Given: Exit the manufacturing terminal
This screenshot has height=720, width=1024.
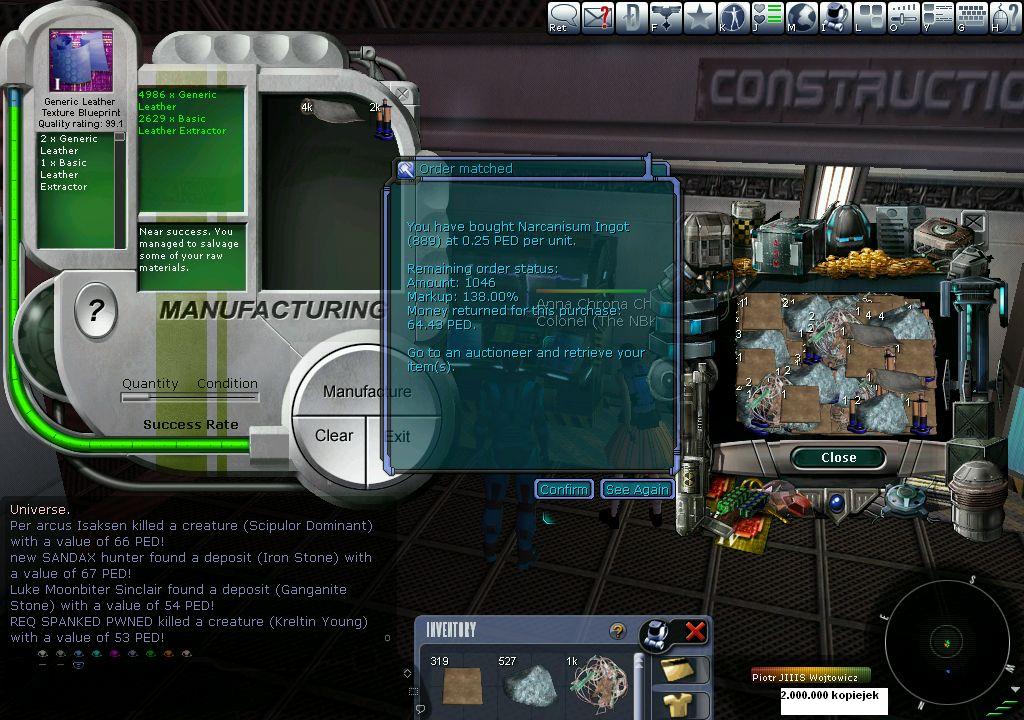Looking at the screenshot, I should click(x=398, y=436).
